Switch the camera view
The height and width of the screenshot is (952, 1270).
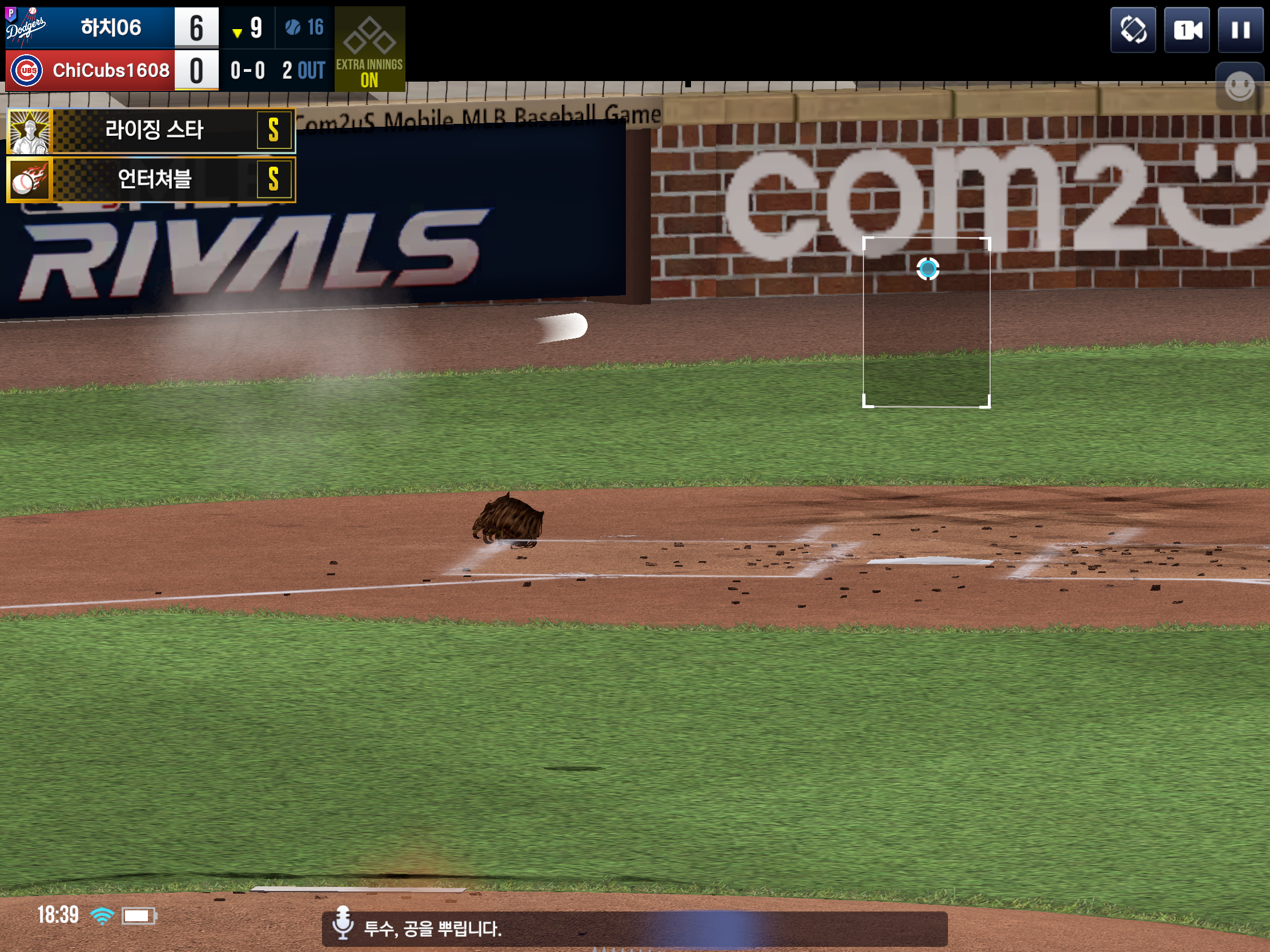(x=1187, y=30)
